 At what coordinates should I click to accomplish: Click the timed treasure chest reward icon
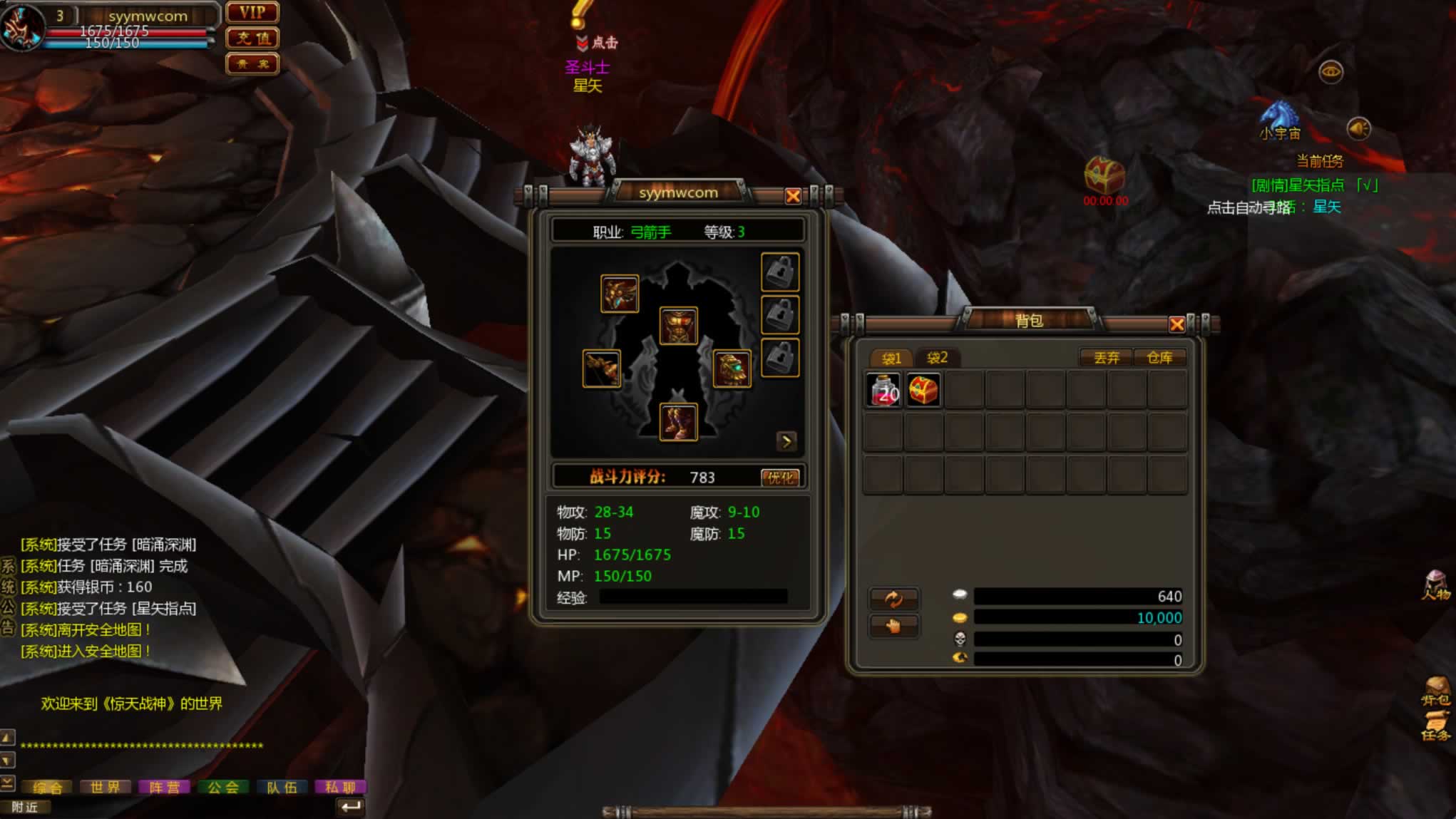tap(1104, 175)
